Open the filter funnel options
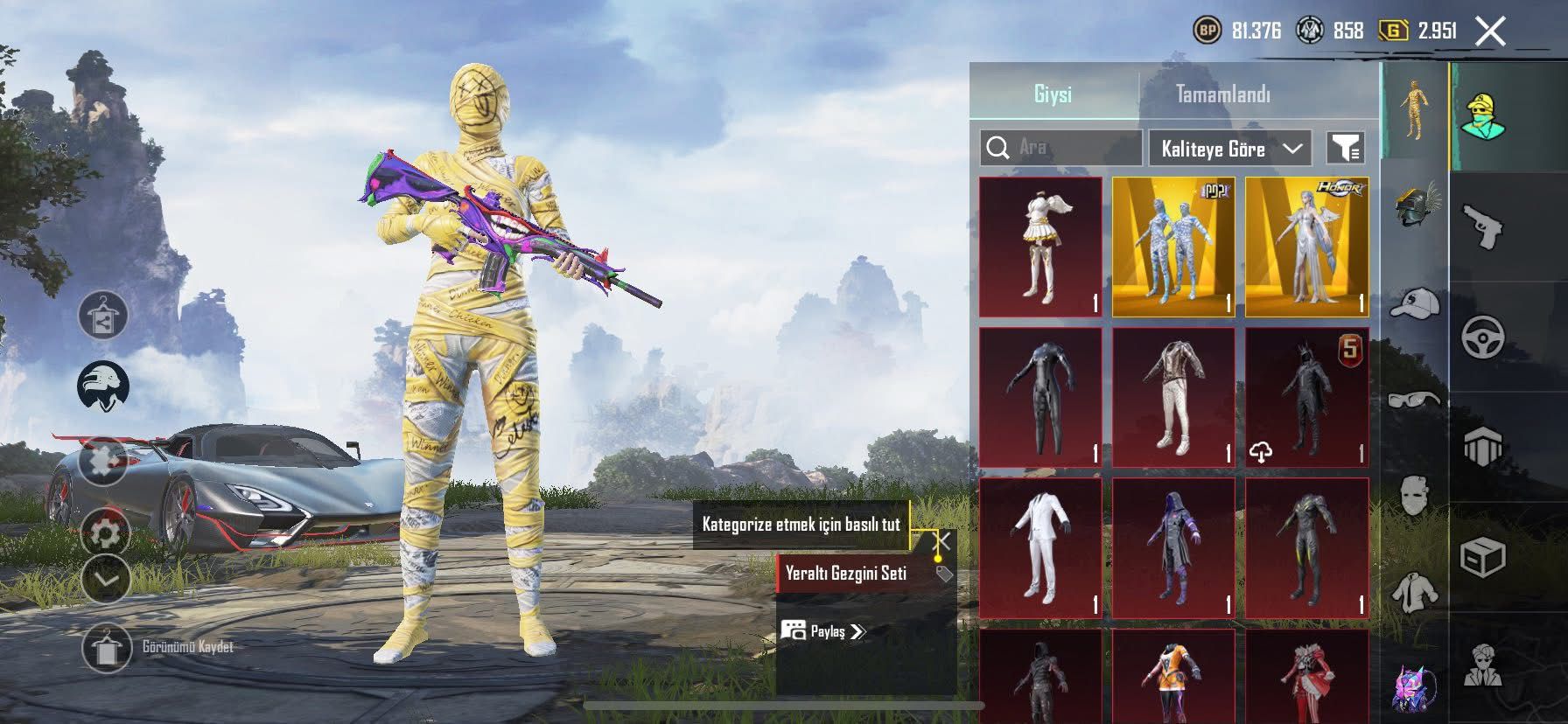The image size is (1568, 724). 1345,149
